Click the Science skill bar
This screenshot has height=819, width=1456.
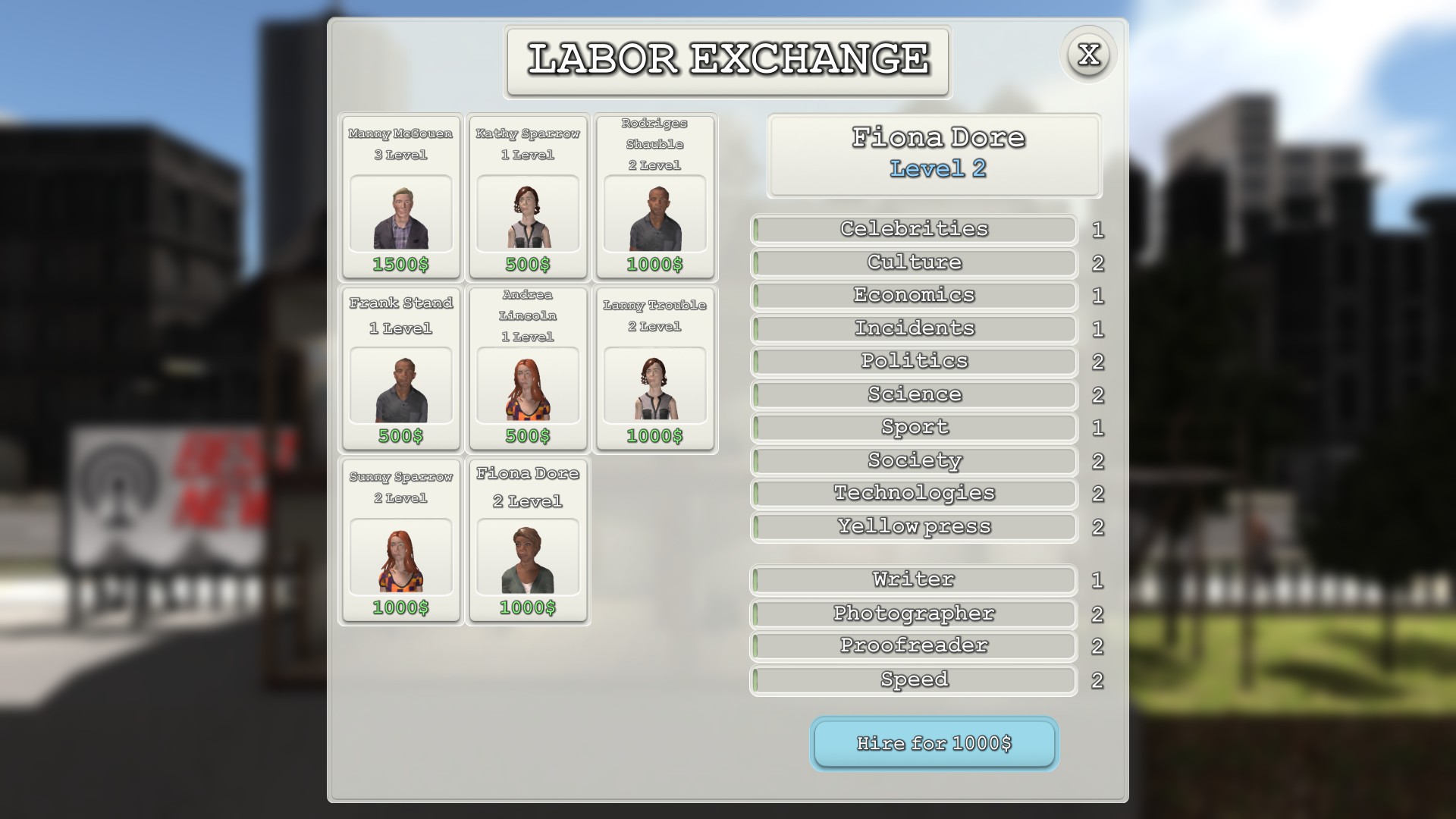913,394
